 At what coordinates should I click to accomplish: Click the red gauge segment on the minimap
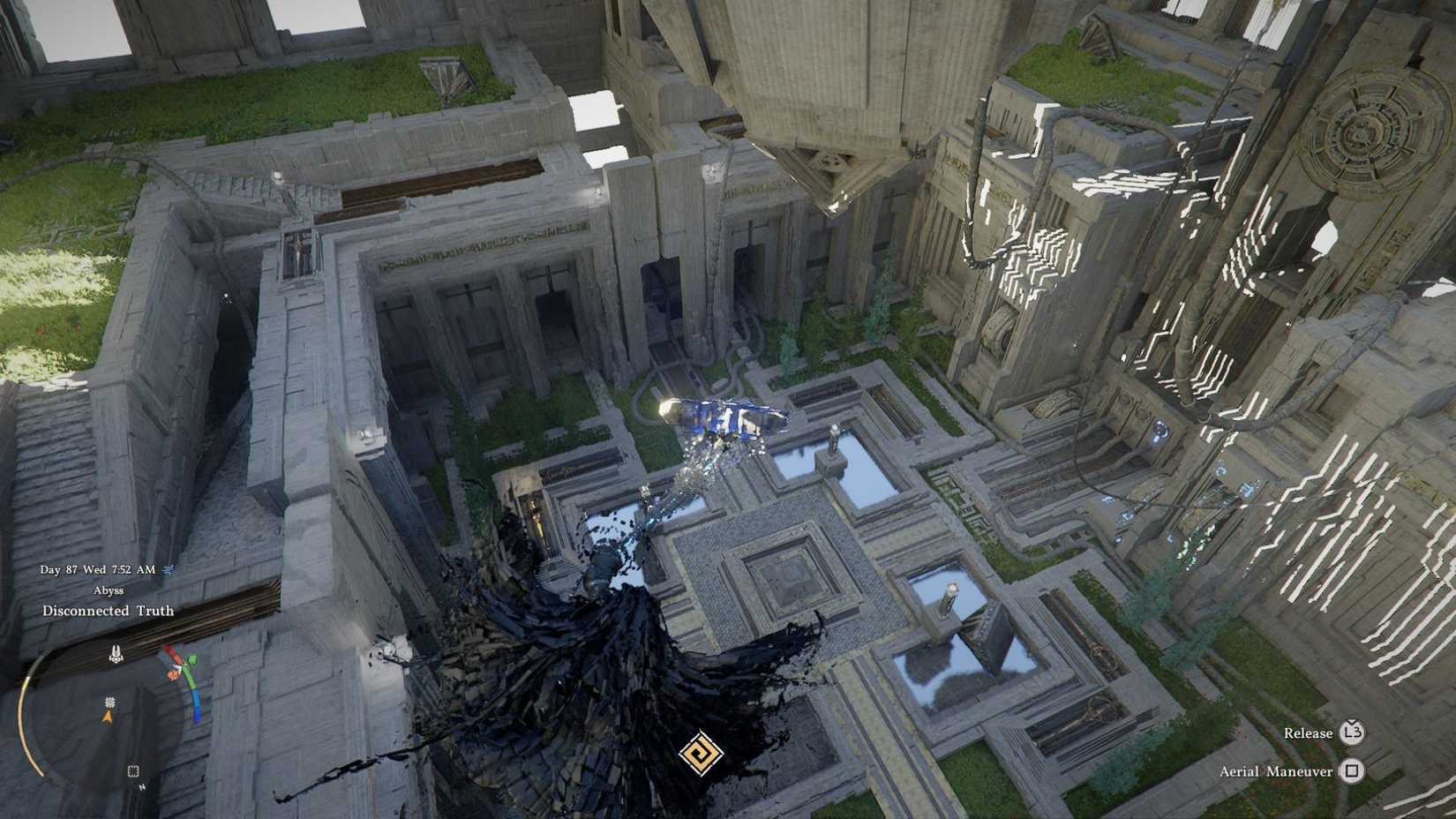point(170,654)
